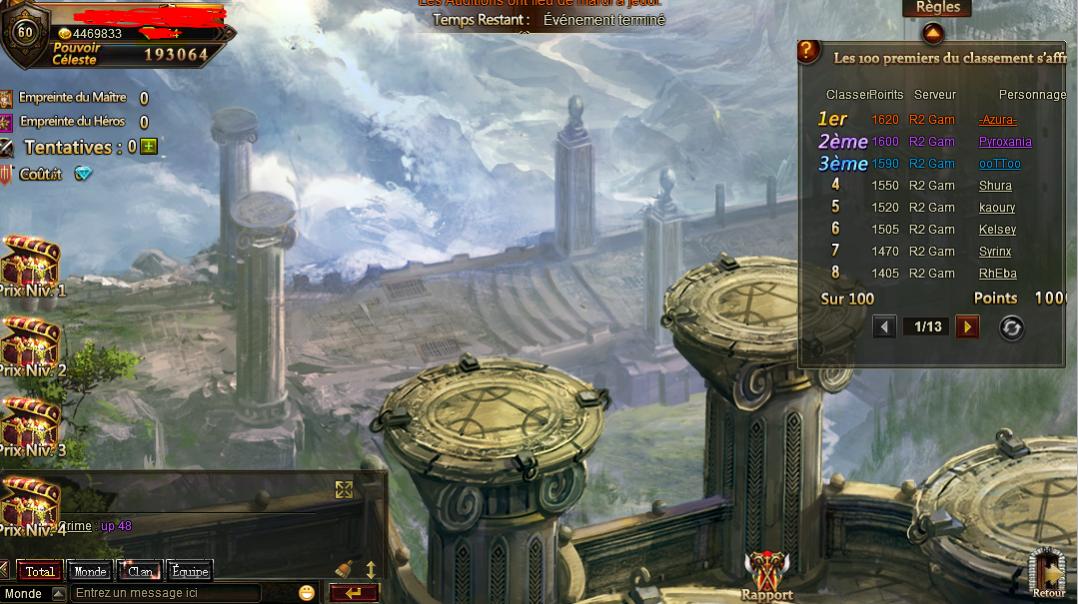The height and width of the screenshot is (604, 1078).
Task: Switch to the Monde chat tab
Action: click(x=90, y=572)
